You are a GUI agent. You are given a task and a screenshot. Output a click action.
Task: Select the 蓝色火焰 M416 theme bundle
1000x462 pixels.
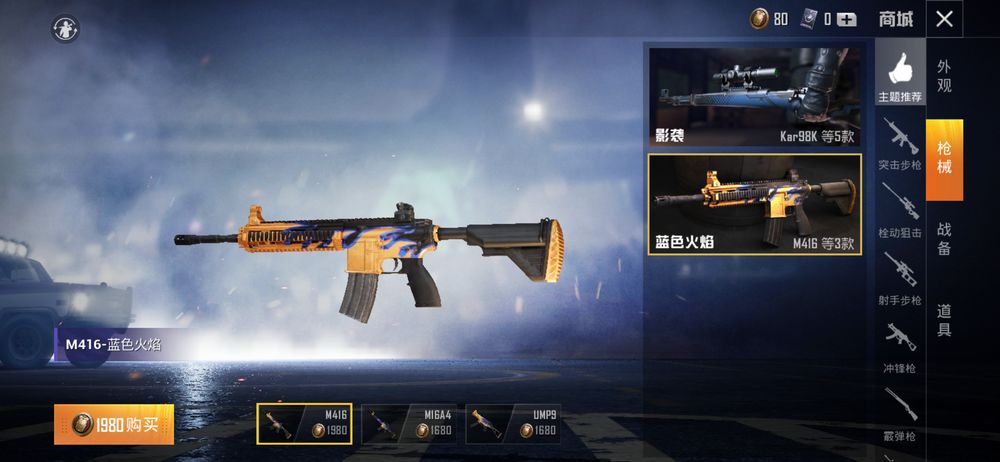click(x=755, y=204)
